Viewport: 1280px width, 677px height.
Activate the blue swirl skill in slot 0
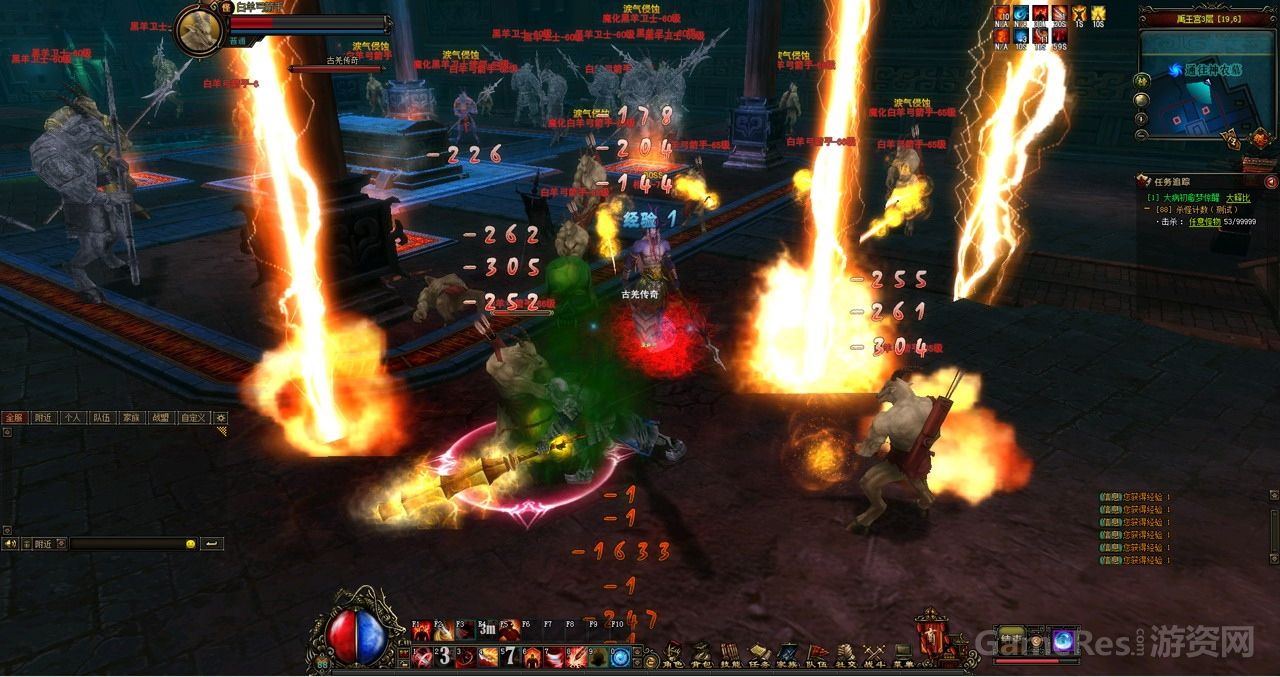(620, 657)
